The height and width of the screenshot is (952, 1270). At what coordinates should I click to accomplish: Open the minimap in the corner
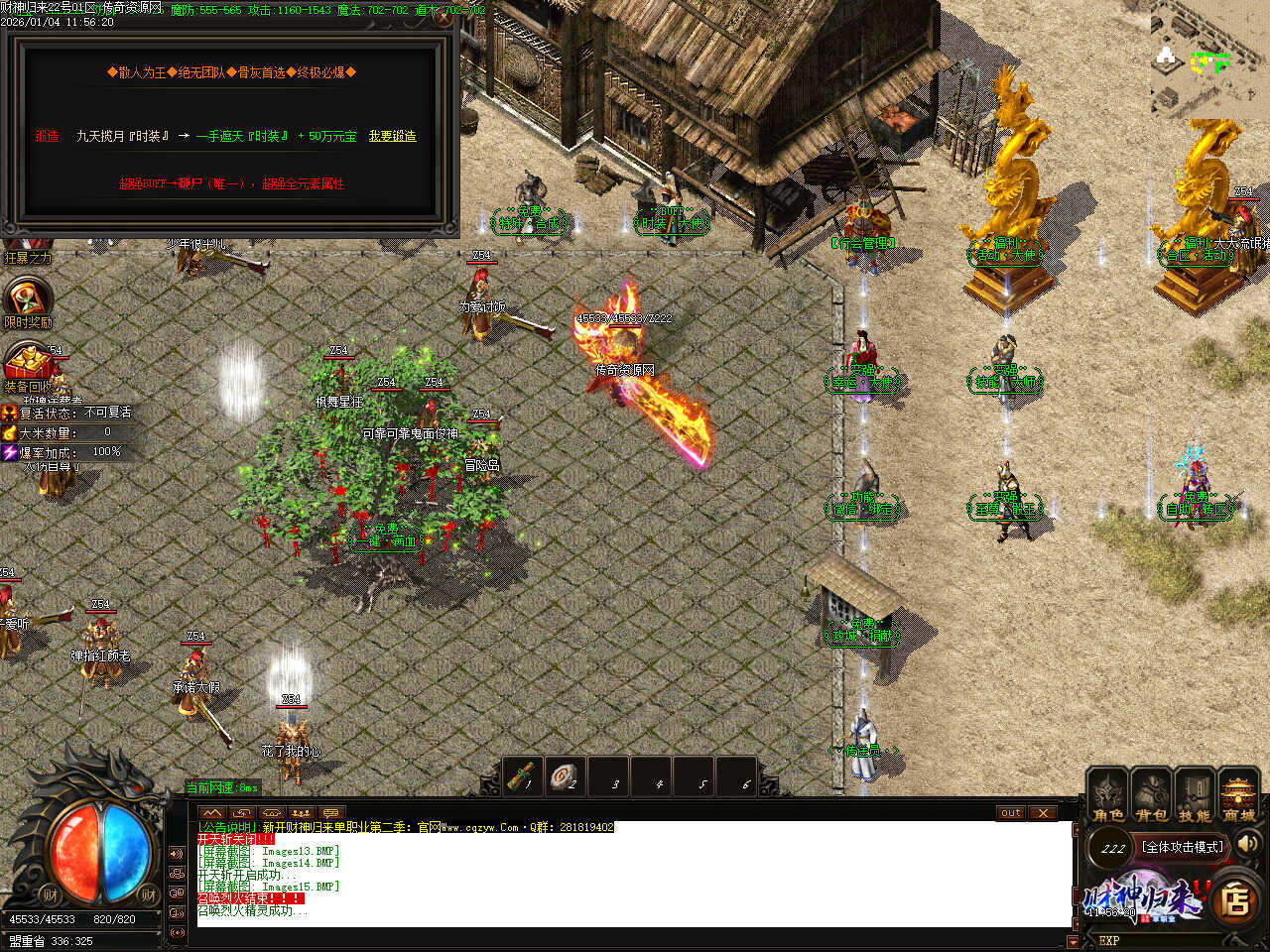coord(1206,59)
